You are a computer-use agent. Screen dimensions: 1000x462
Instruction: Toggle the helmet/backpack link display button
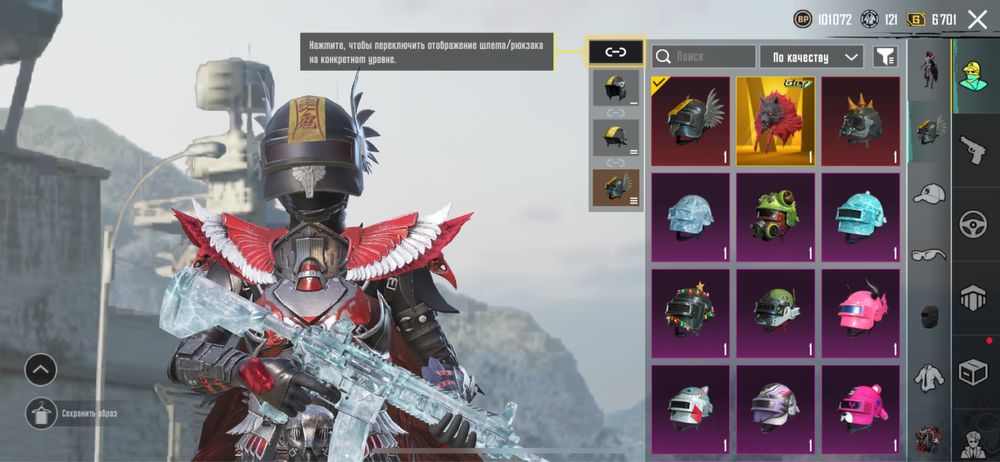(615, 52)
